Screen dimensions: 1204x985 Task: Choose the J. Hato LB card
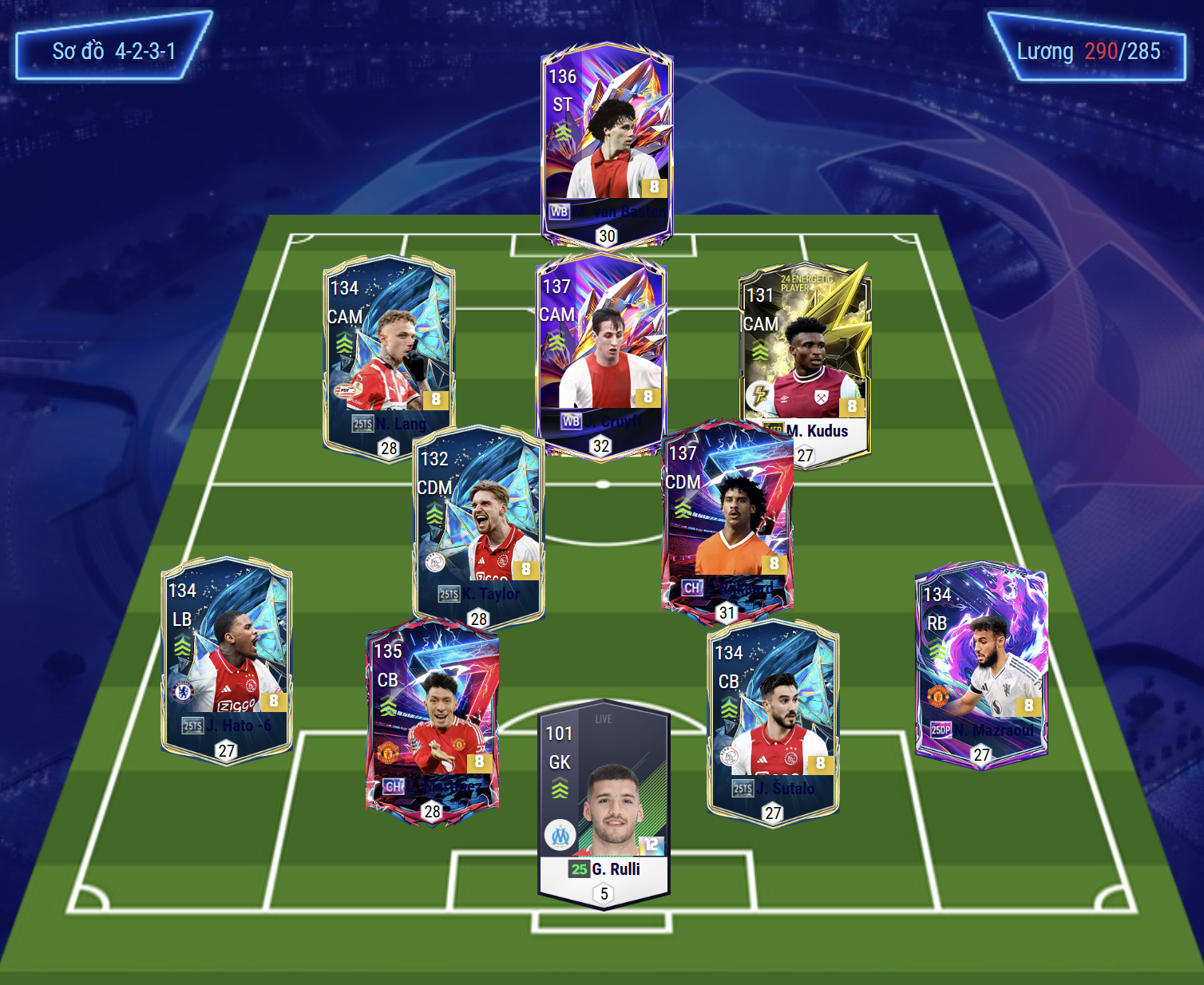pyautogui.click(x=227, y=659)
